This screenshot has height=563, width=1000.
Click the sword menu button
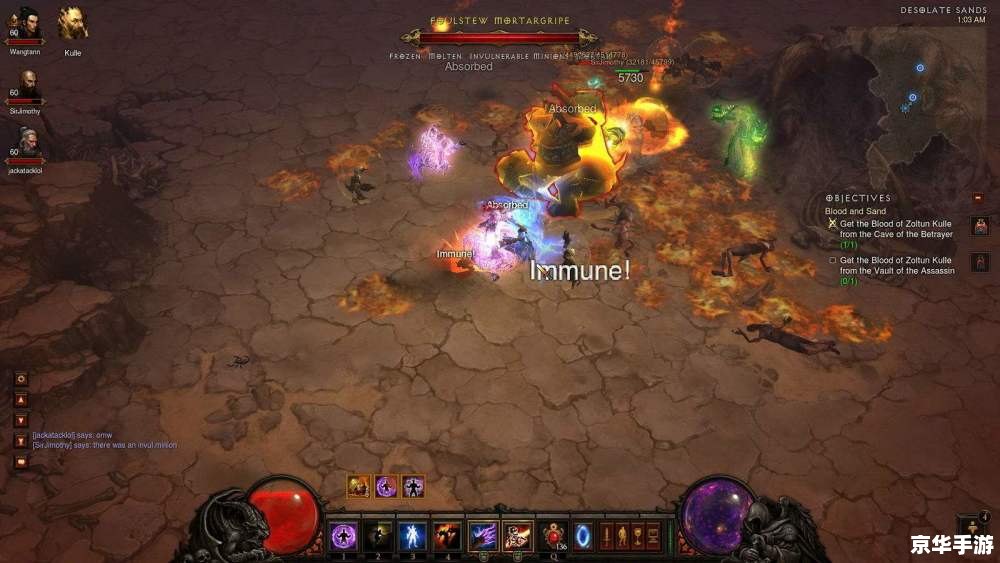tap(606, 535)
